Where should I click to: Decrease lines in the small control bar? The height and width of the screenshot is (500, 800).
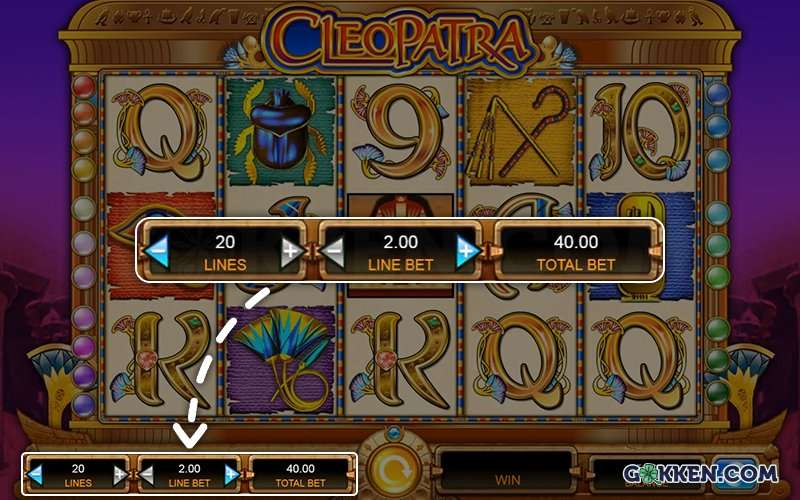(x=36, y=474)
